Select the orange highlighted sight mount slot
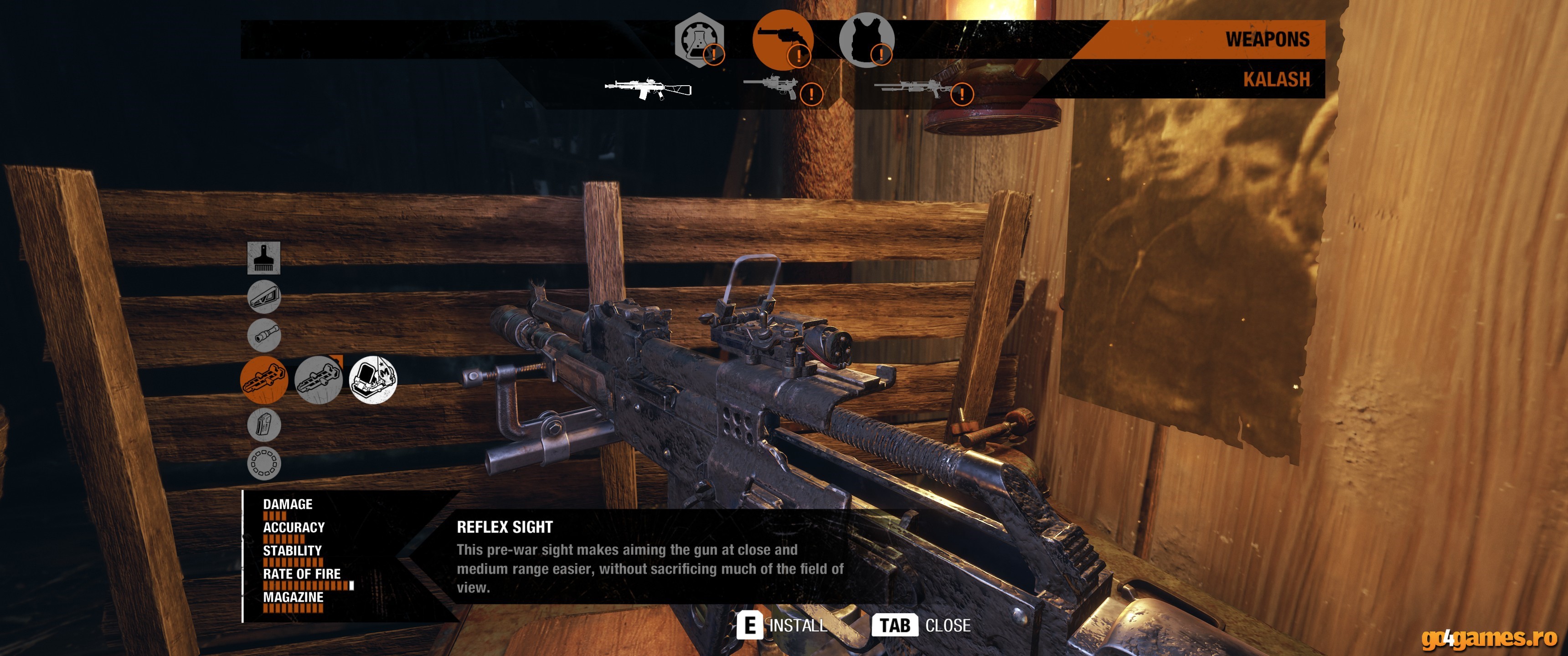Image resolution: width=1568 pixels, height=656 pixels. [263, 380]
